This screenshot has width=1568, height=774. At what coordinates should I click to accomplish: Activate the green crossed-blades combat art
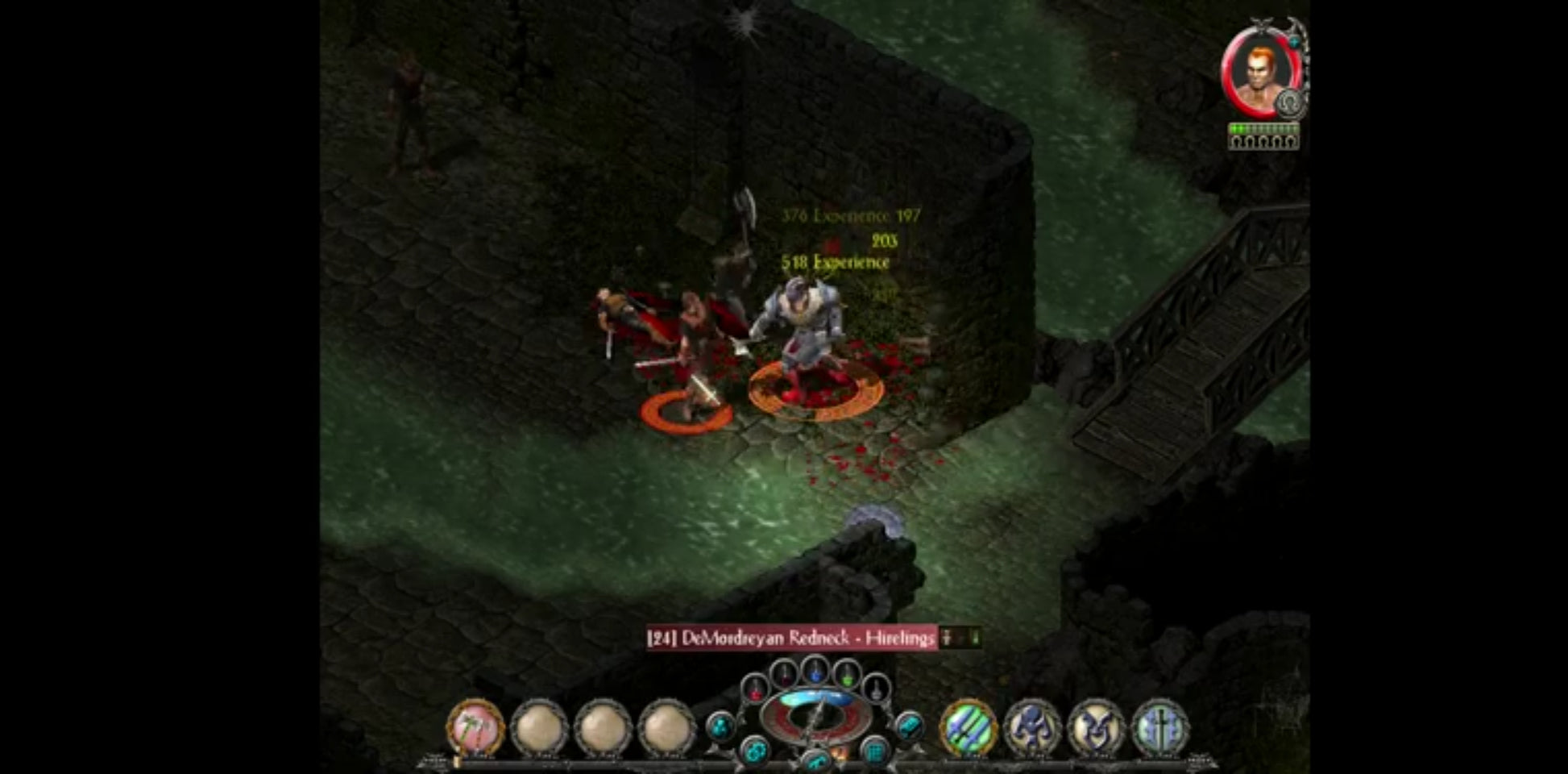969,727
